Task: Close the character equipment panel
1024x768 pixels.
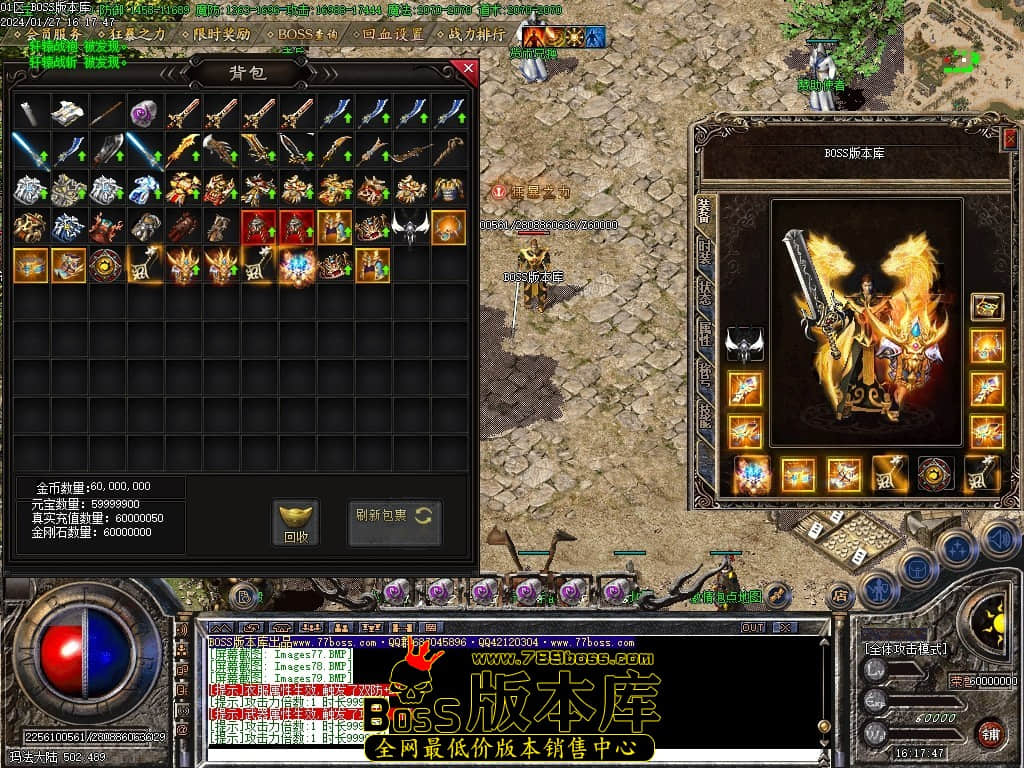Action: coord(1009,139)
